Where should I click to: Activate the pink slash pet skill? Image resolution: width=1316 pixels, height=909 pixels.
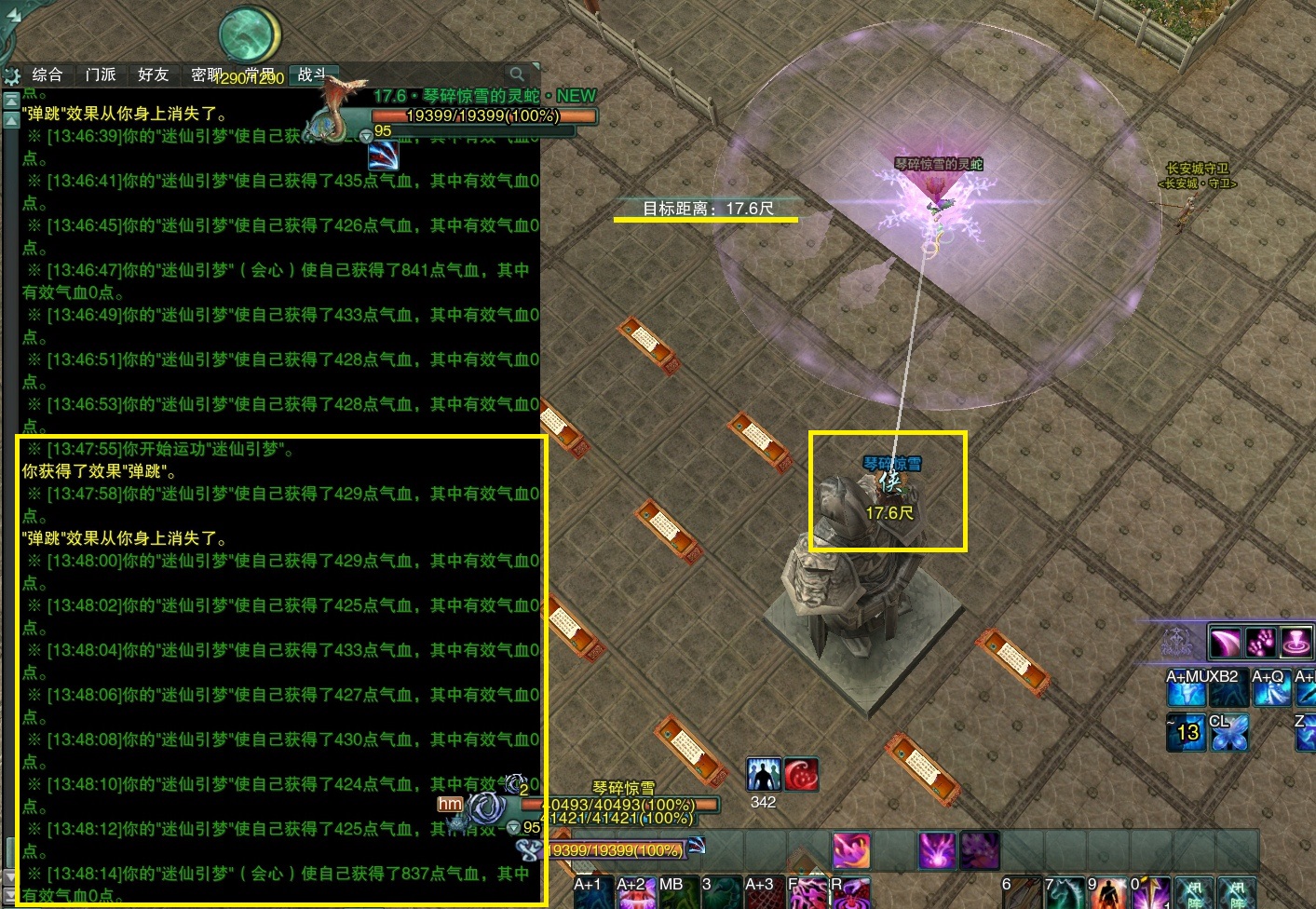(1225, 642)
